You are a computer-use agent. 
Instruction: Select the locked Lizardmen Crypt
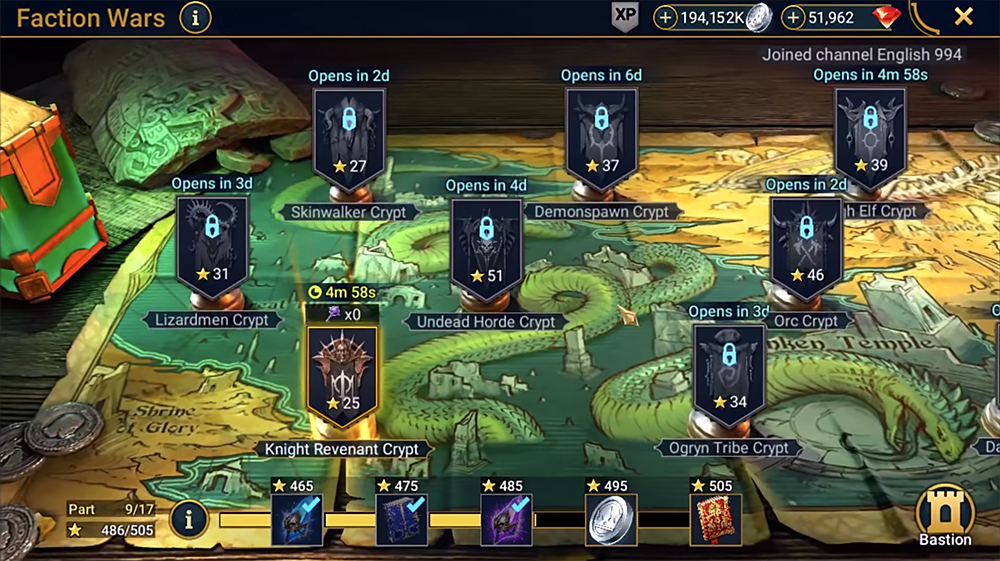pos(212,242)
